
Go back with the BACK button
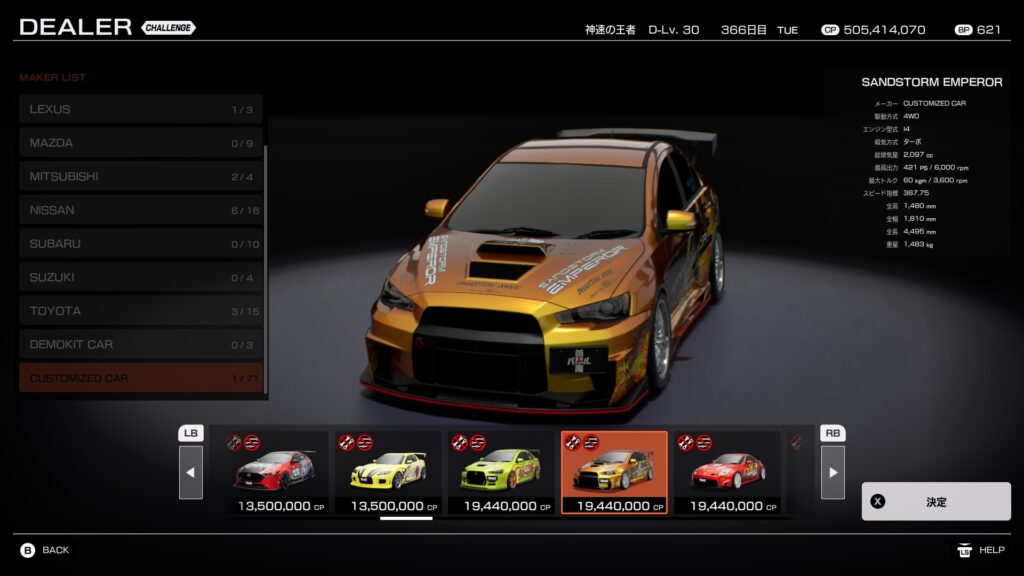45,550
